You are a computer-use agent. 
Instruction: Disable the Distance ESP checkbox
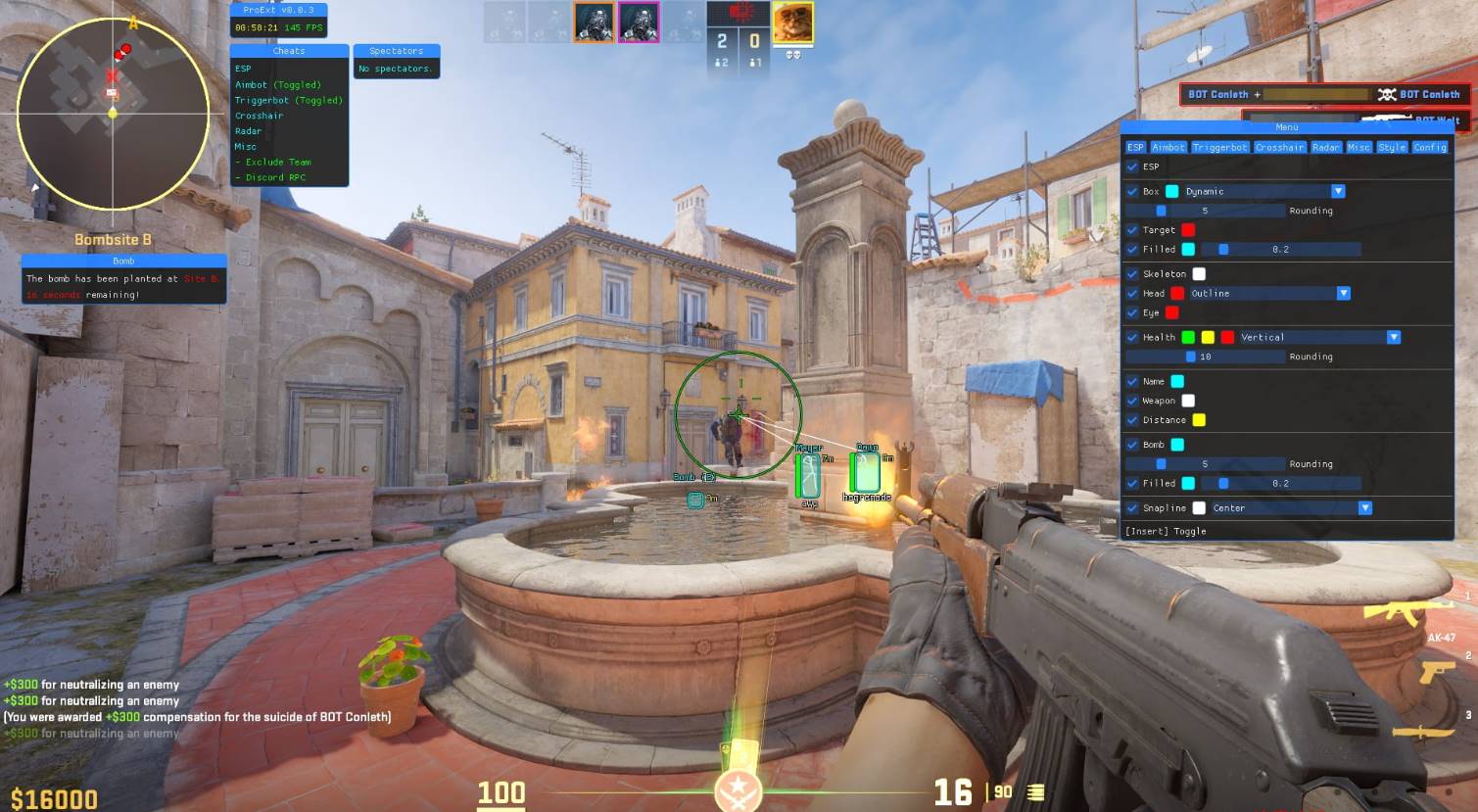tap(1131, 419)
